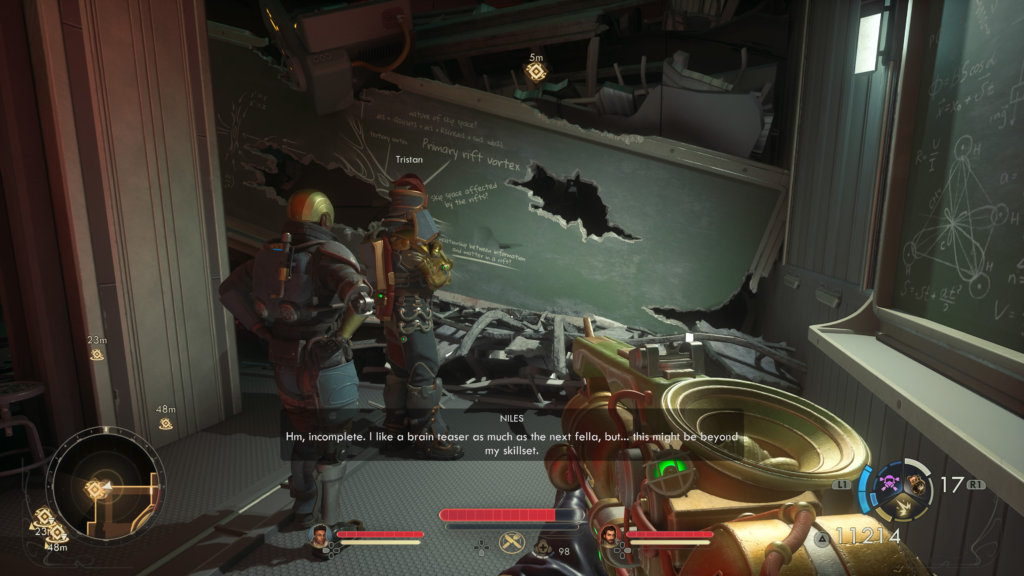This screenshot has height=576, width=1024.
Task: Click the 23m waypoint marker by the pillar
Action: (97, 354)
